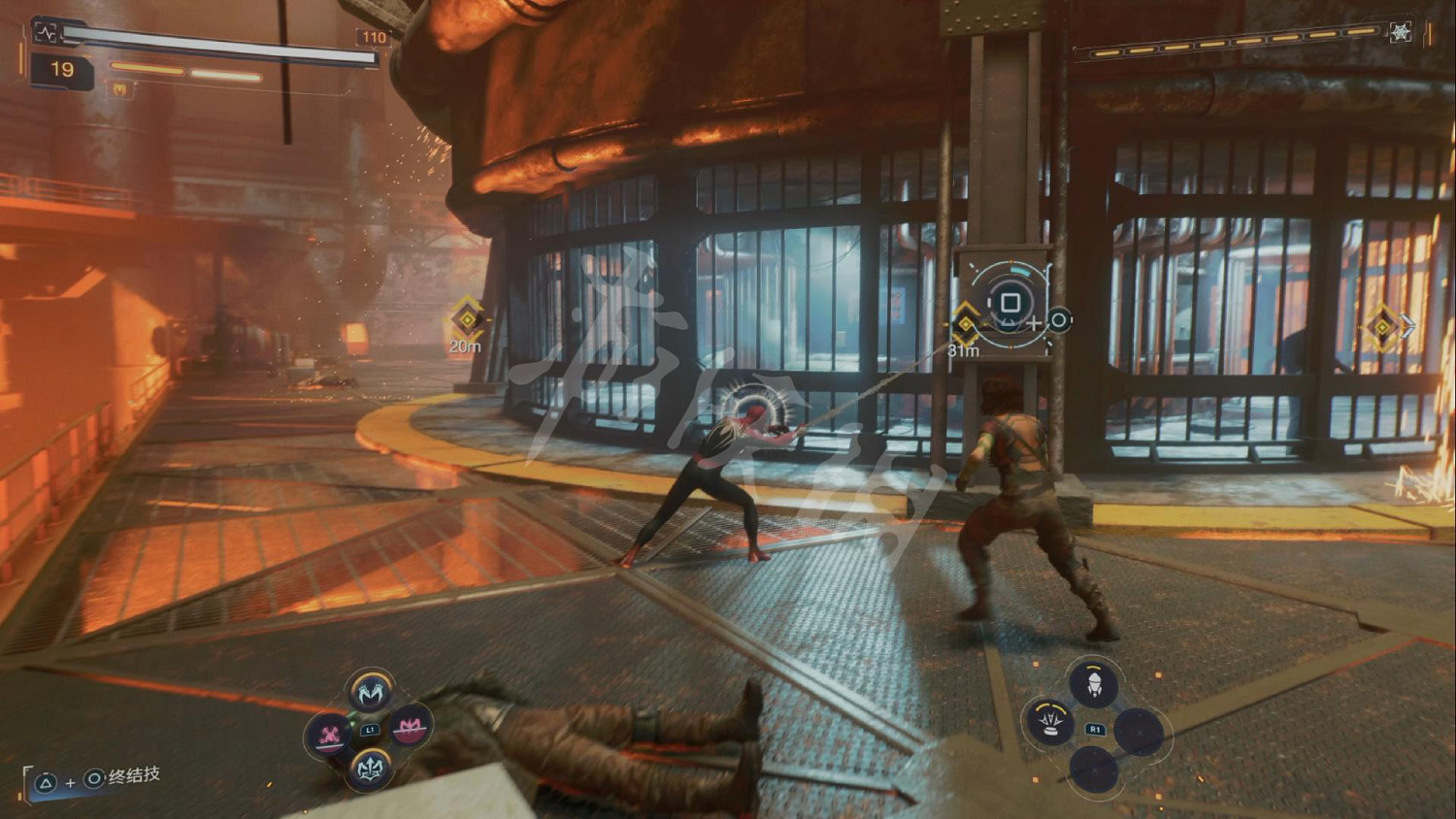Click the spider emblem beside the focus bar
The image size is (1456, 819).
[1400, 33]
